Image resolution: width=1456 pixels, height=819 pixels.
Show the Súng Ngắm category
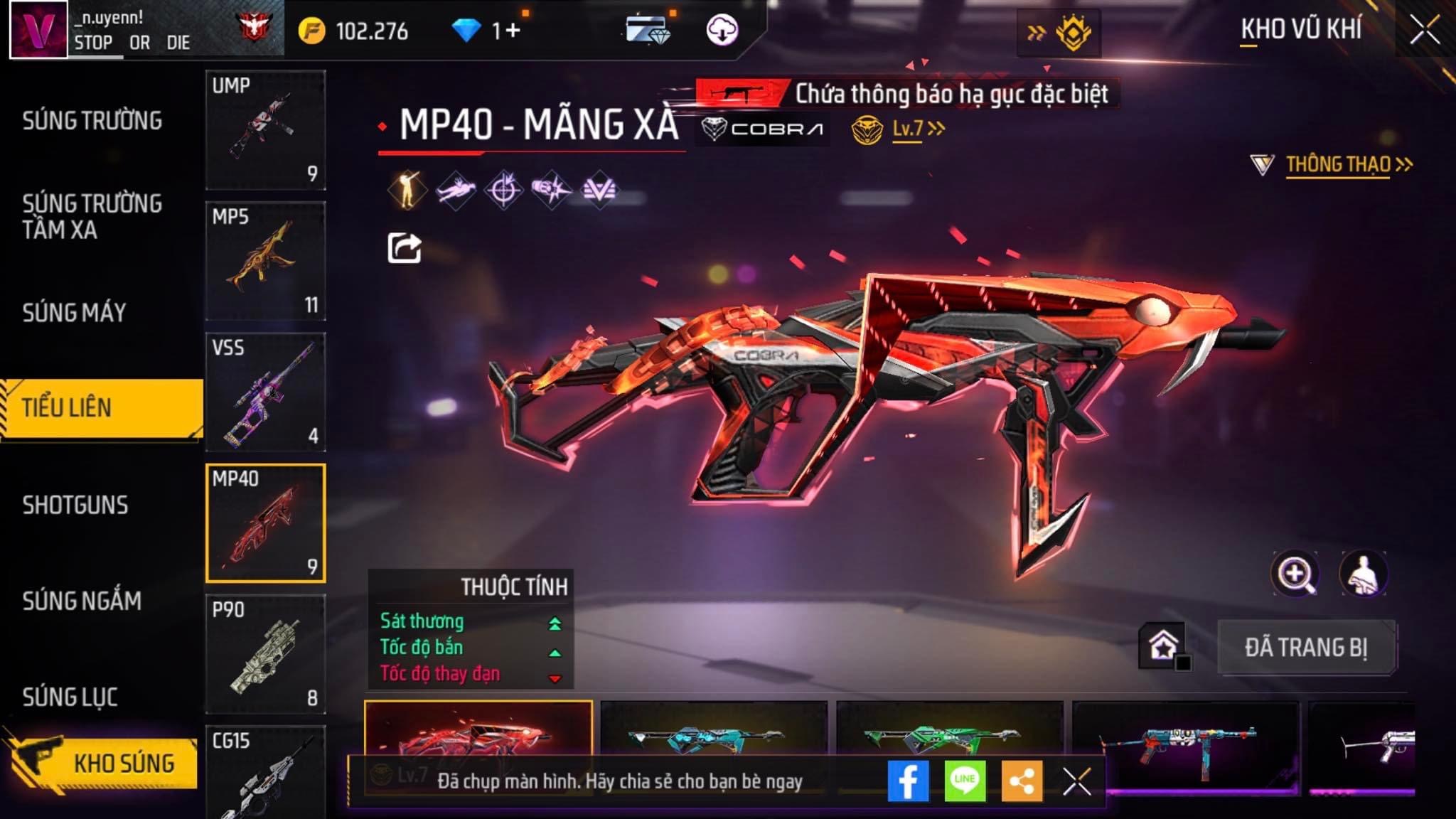(x=82, y=601)
